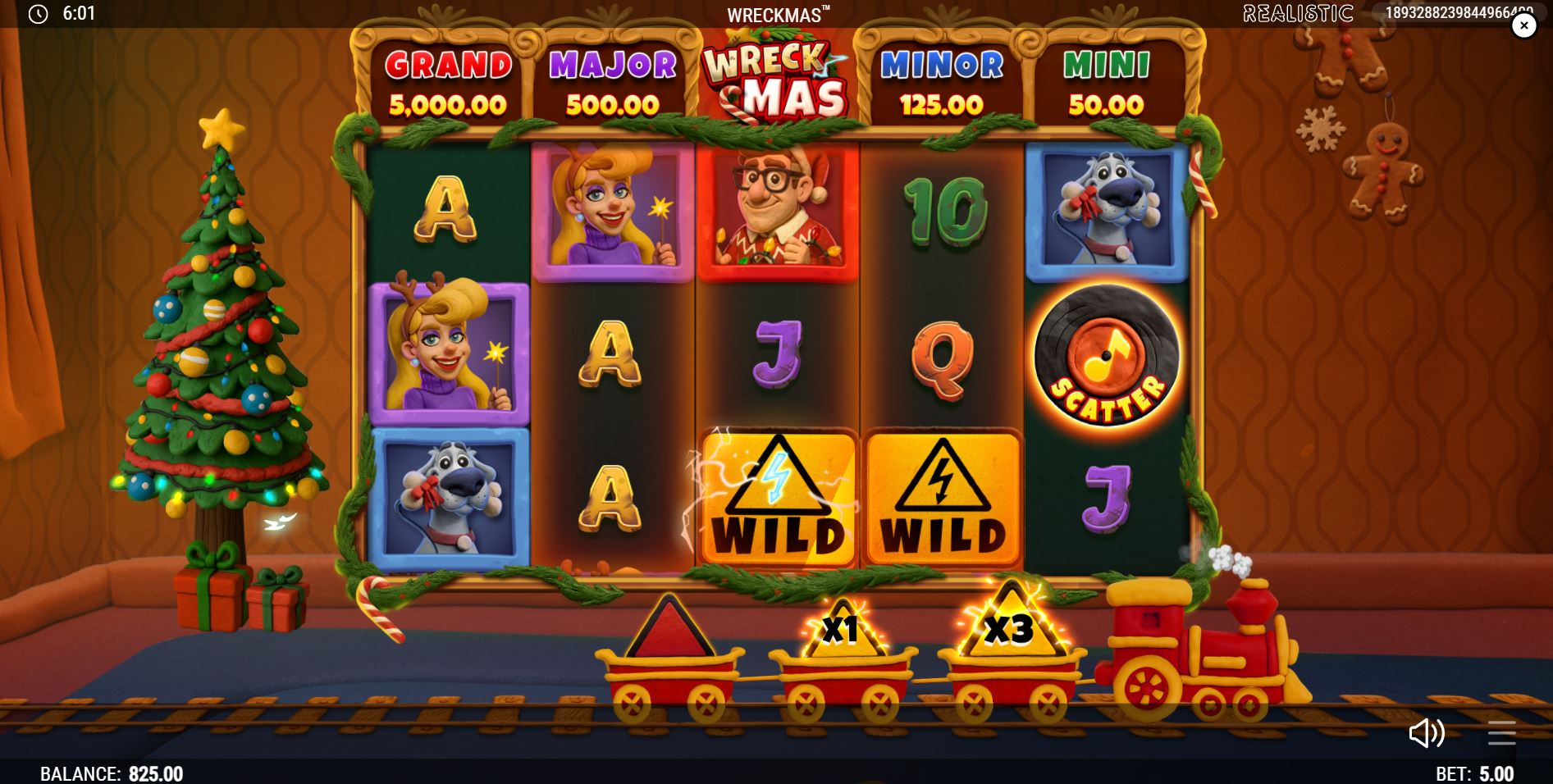Image resolution: width=1553 pixels, height=784 pixels.
Task: Select the MINOR jackpot label
Action: (x=941, y=66)
